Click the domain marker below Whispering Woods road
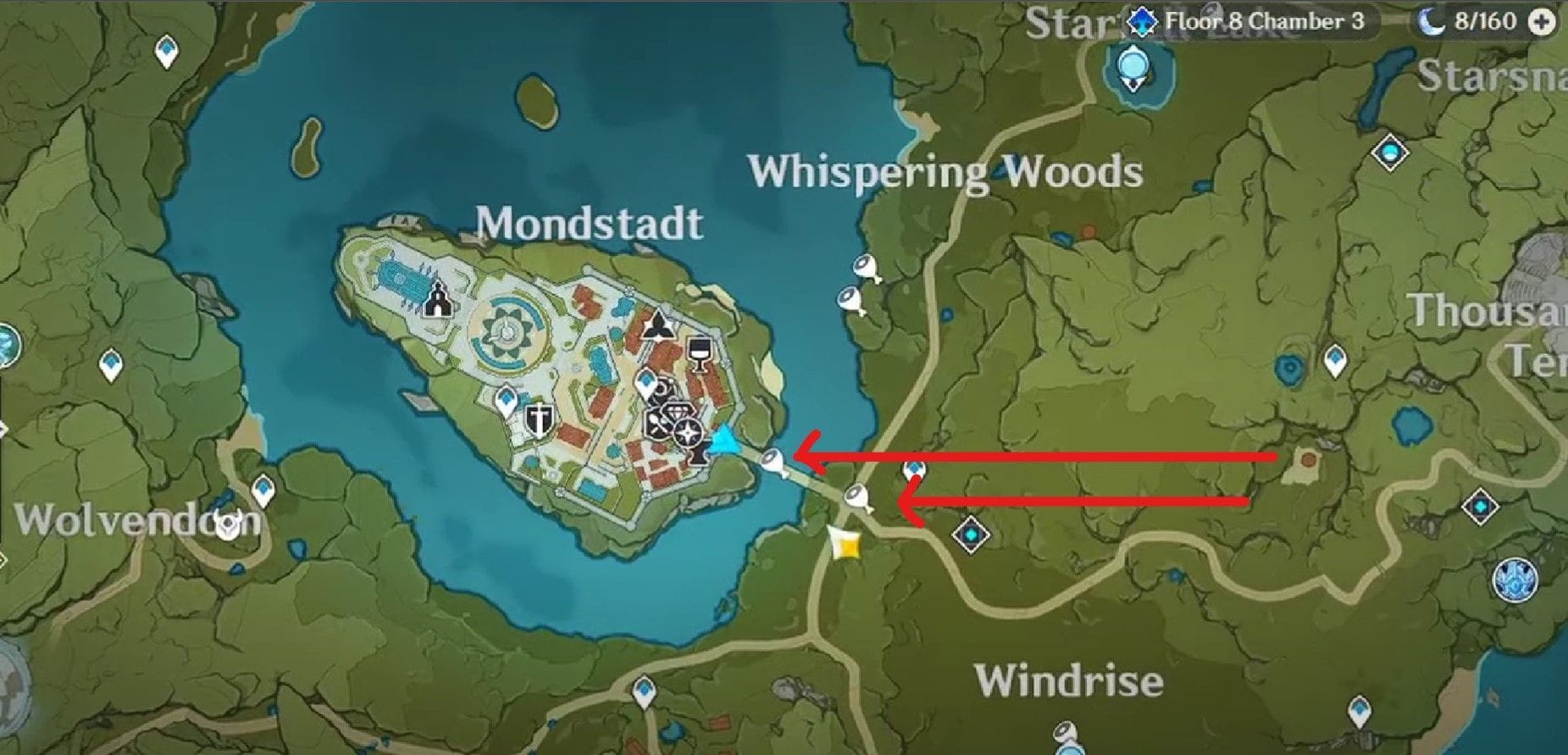The width and height of the screenshot is (1568, 755). (x=971, y=535)
